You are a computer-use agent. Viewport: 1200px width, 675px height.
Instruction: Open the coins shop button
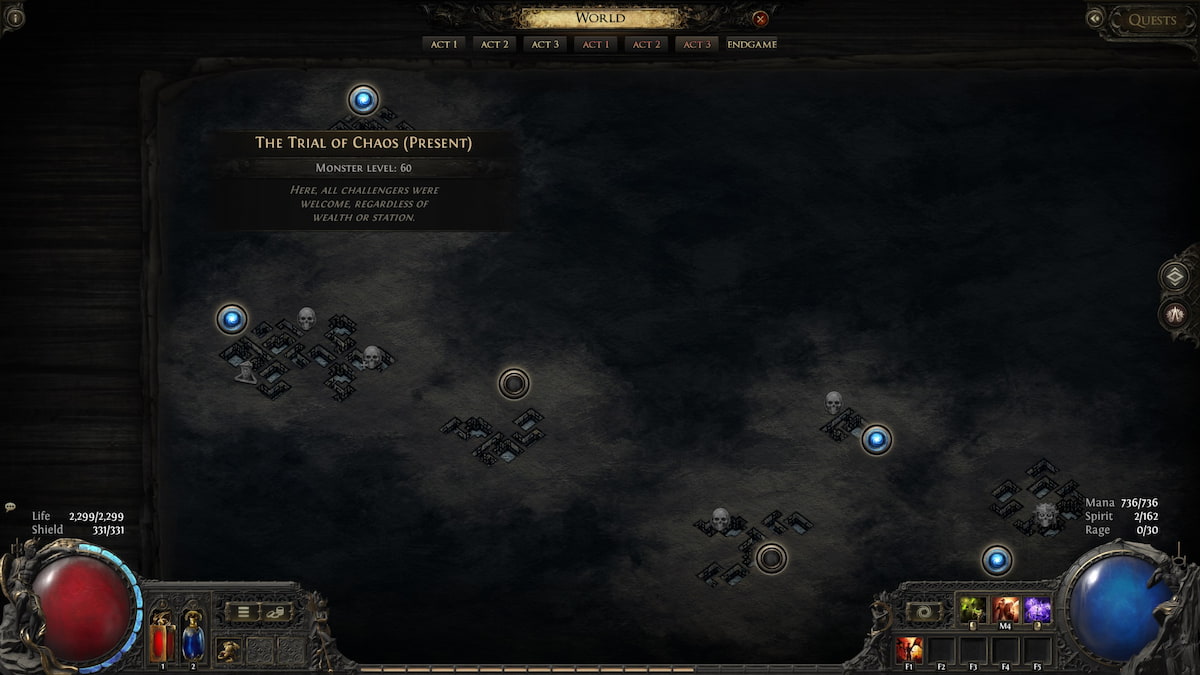[x=276, y=611]
